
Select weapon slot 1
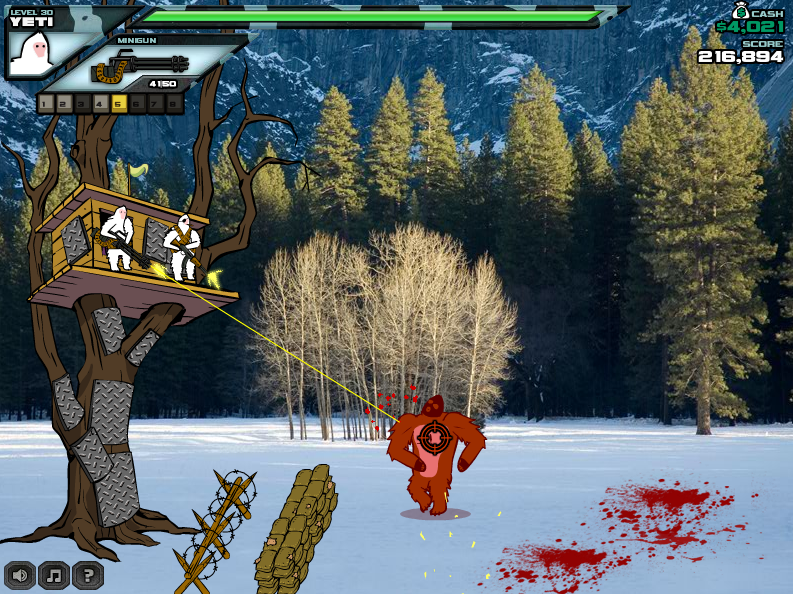point(46,103)
